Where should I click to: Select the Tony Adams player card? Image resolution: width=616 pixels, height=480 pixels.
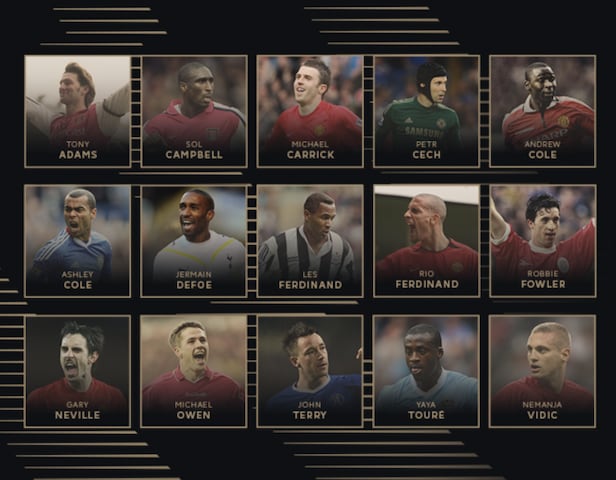(x=77, y=110)
